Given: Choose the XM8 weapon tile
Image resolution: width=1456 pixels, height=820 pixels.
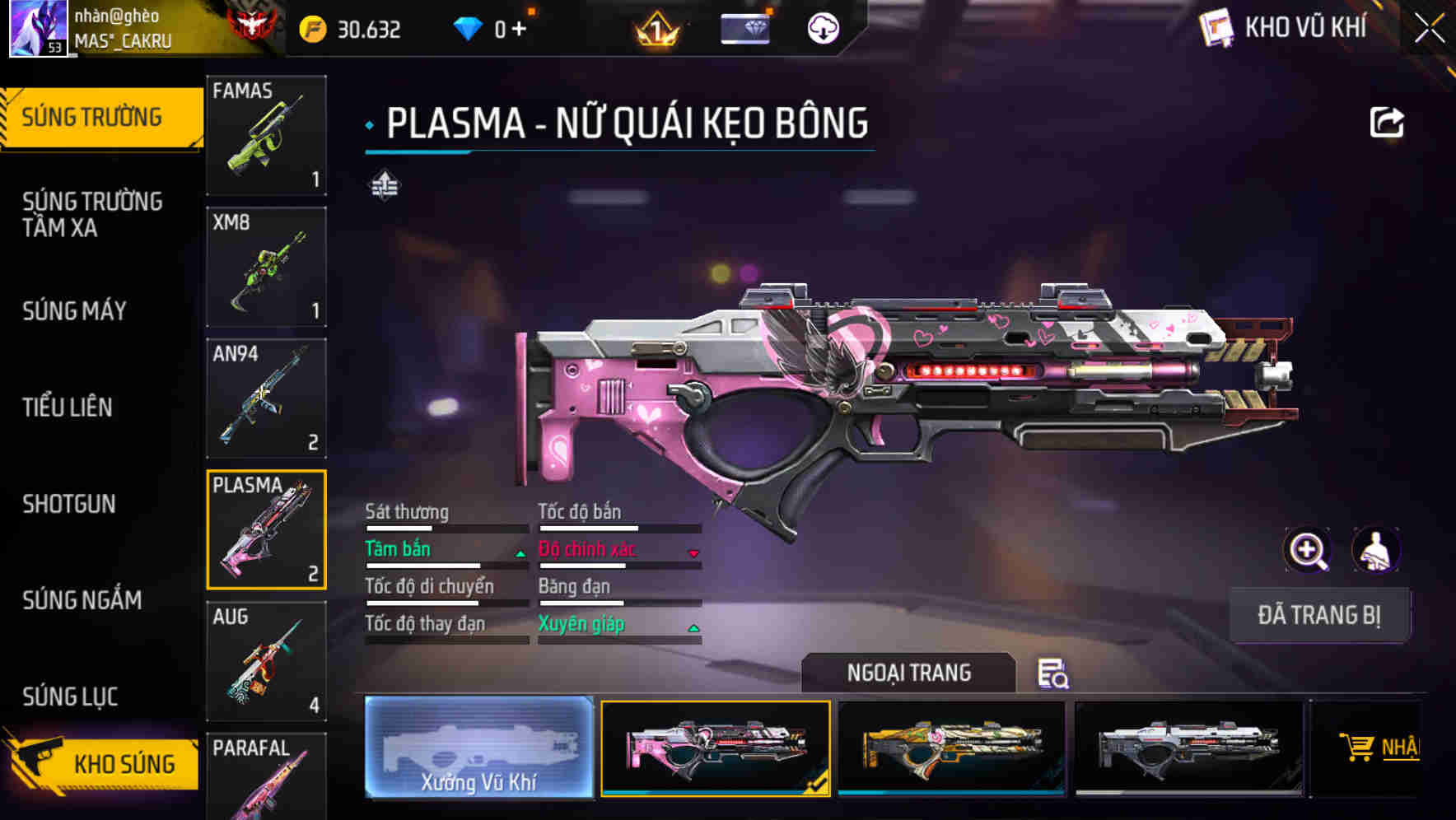Looking at the screenshot, I should [x=266, y=267].
